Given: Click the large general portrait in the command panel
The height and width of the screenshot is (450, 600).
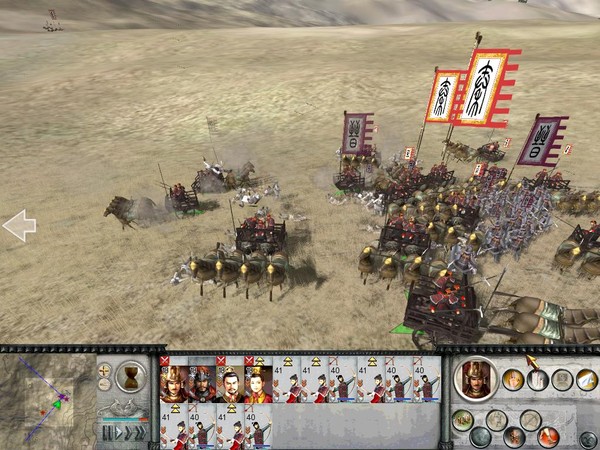Looking at the screenshot, I should [475, 377].
